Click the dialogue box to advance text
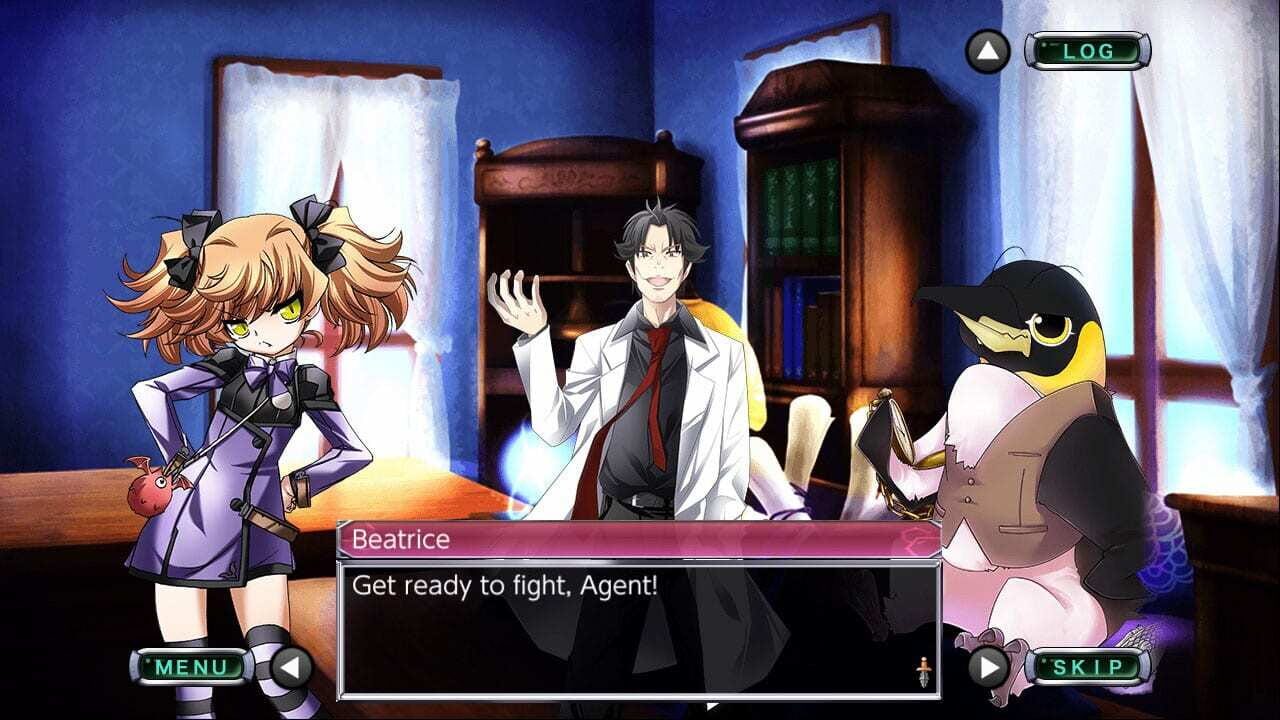 click(640, 620)
